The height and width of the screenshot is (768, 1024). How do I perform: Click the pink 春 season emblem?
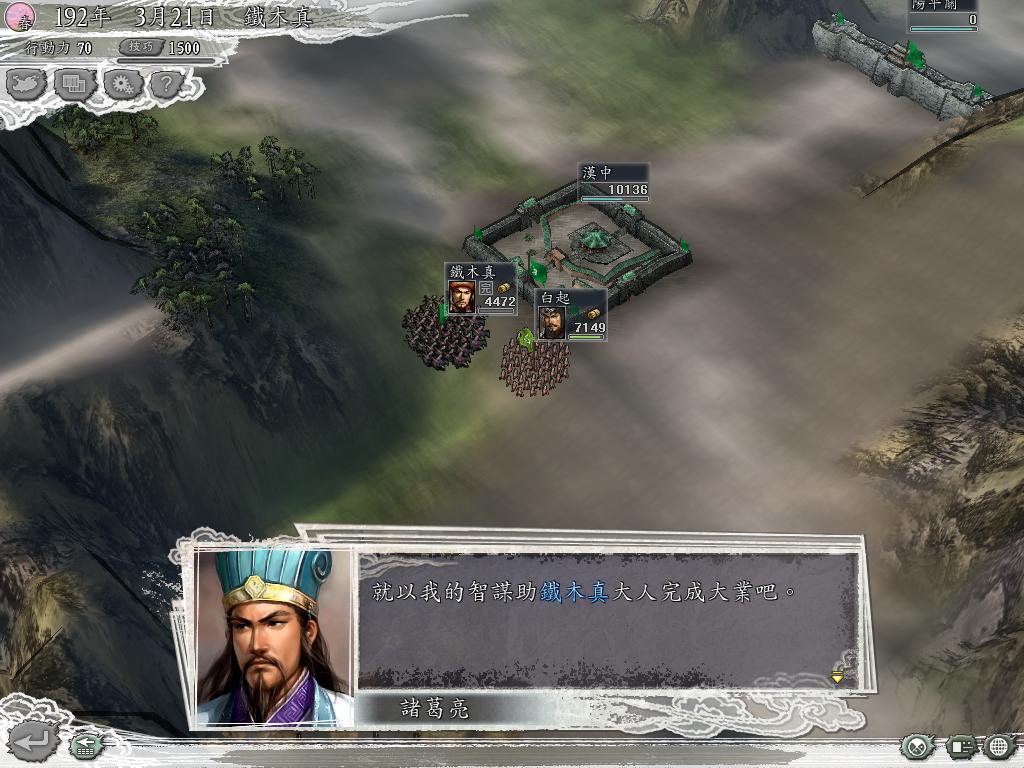(x=20, y=15)
